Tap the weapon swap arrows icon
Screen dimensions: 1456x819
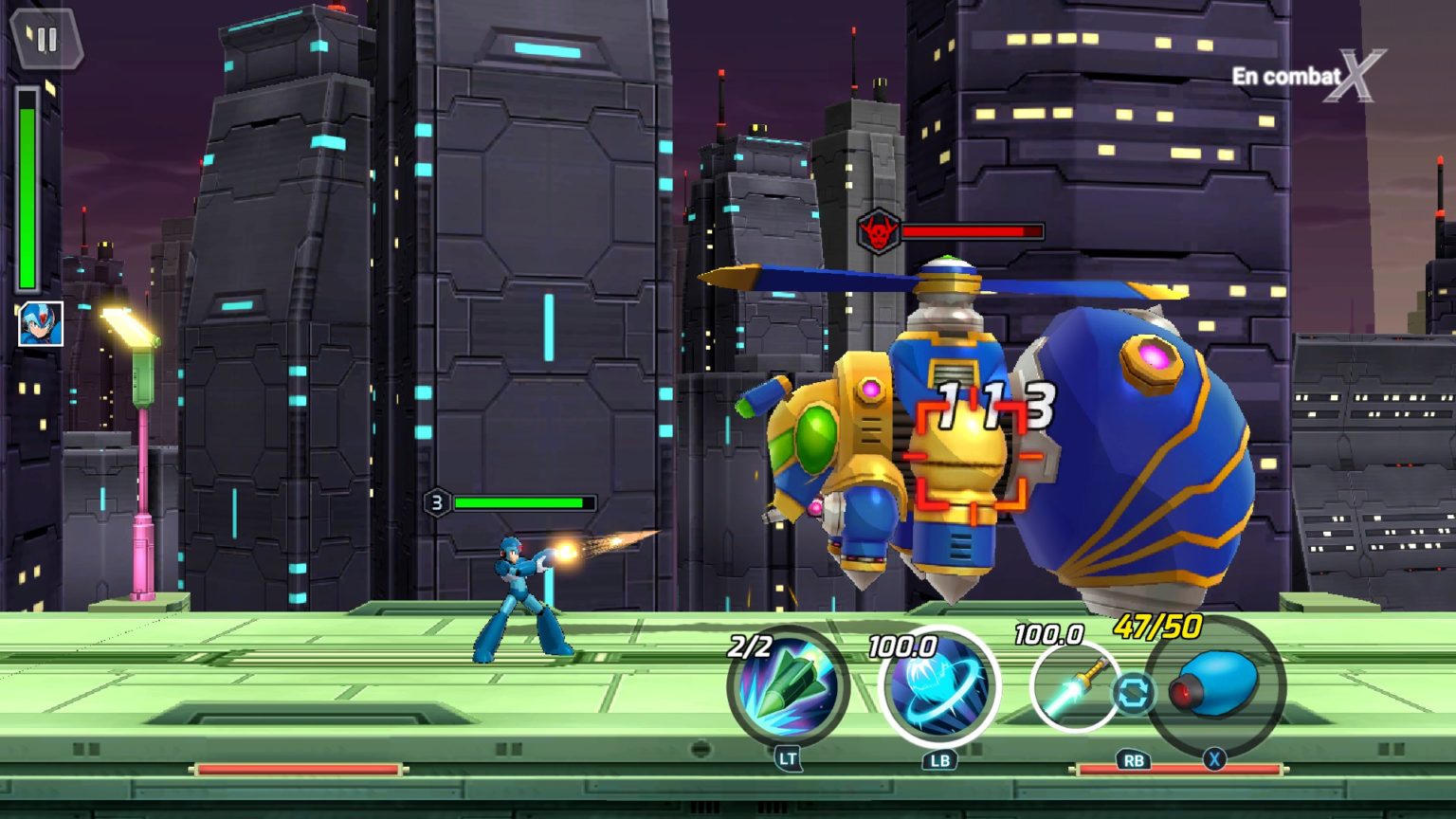click(1133, 693)
